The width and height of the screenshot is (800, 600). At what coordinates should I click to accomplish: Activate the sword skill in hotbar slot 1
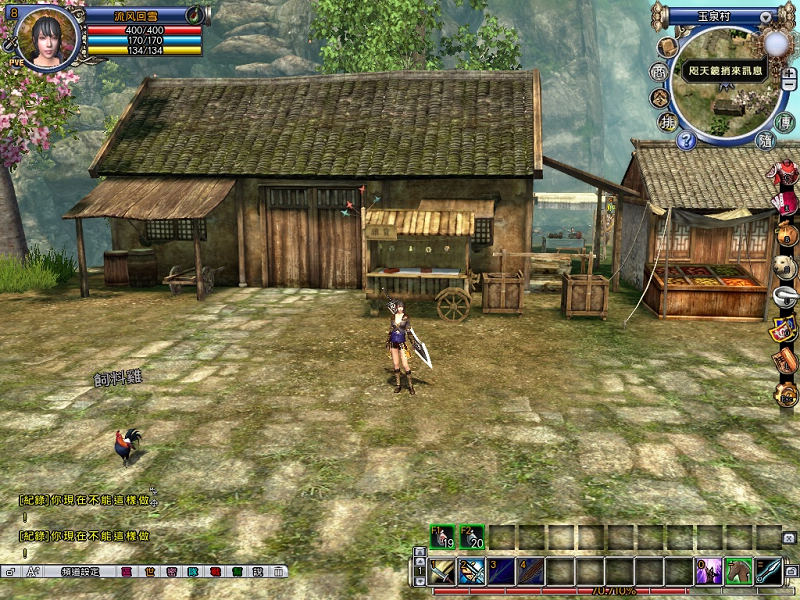pos(443,572)
